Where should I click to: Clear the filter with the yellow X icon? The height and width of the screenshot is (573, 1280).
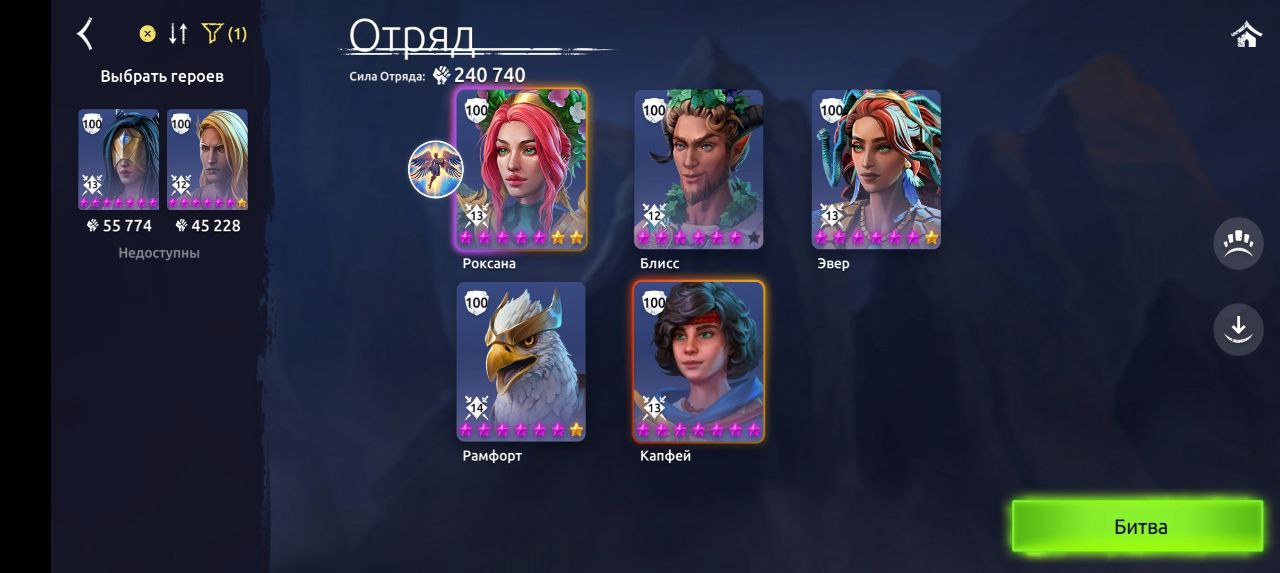click(147, 34)
